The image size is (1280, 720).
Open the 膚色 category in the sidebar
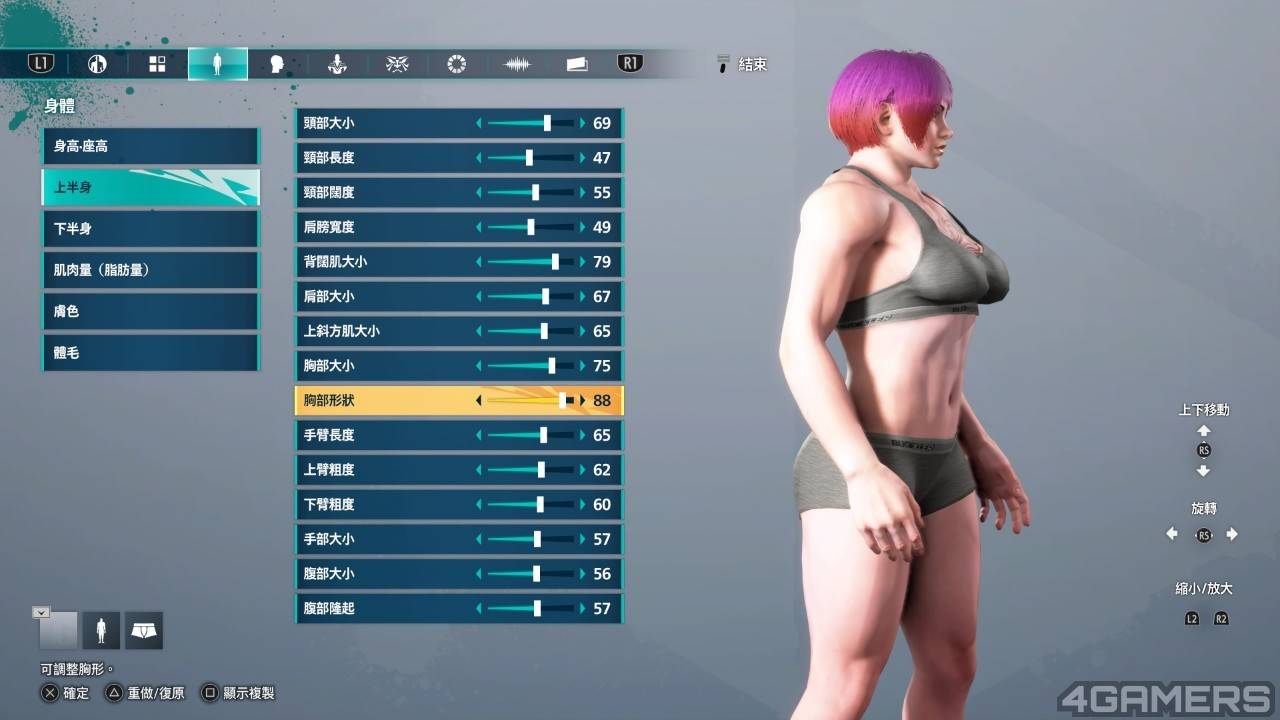150,311
